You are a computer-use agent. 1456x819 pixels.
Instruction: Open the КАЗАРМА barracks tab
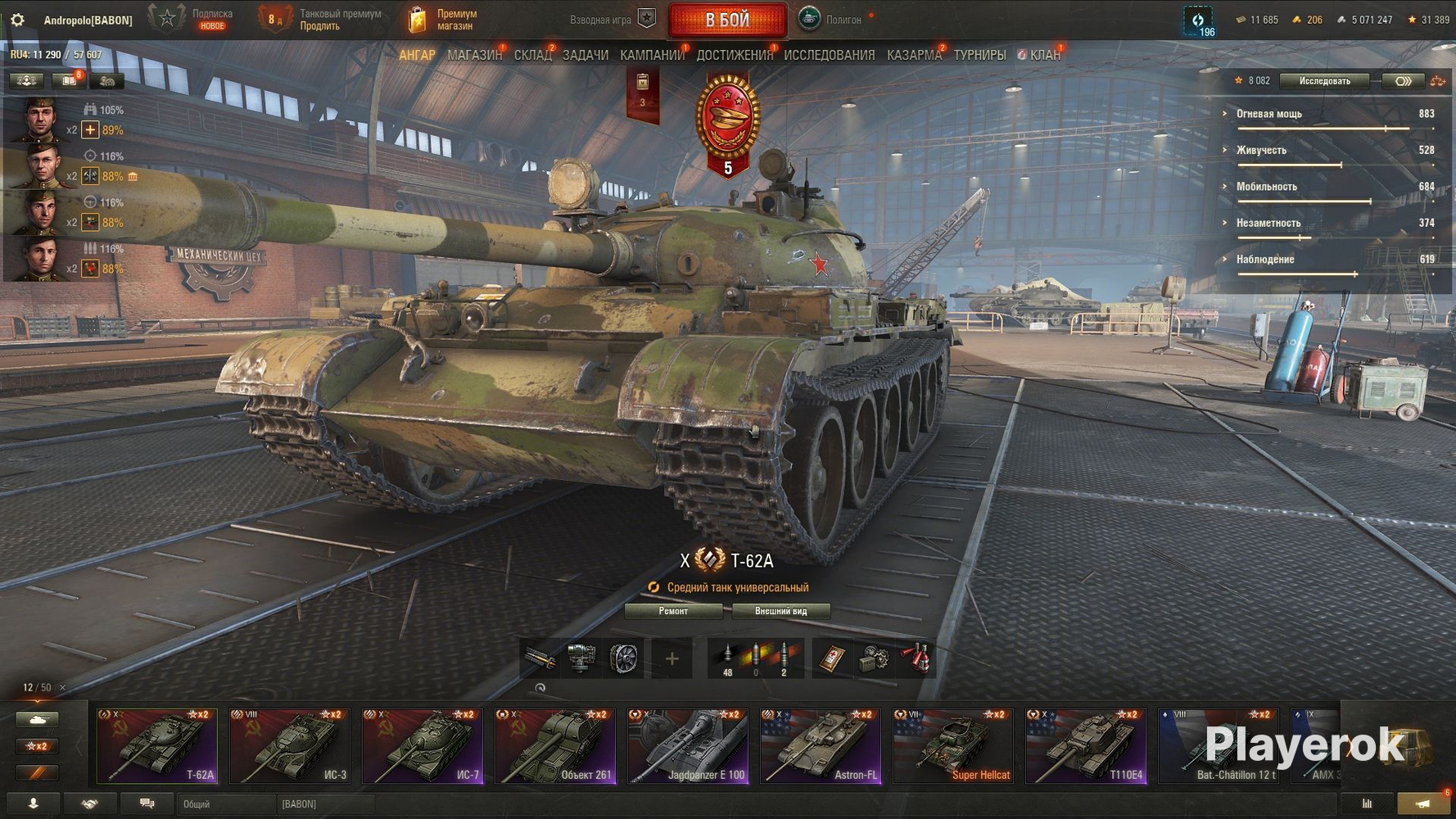tap(914, 55)
